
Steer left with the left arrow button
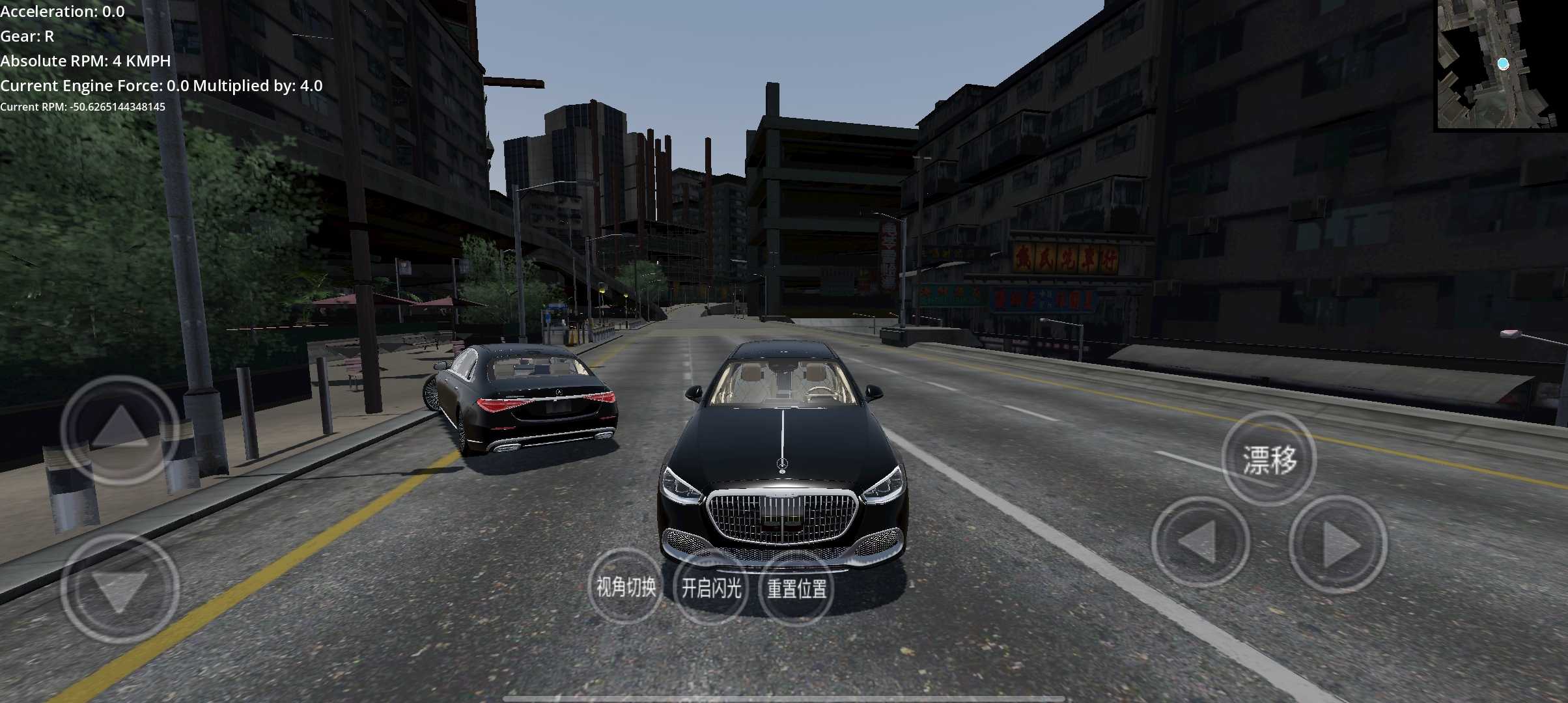point(1199,542)
